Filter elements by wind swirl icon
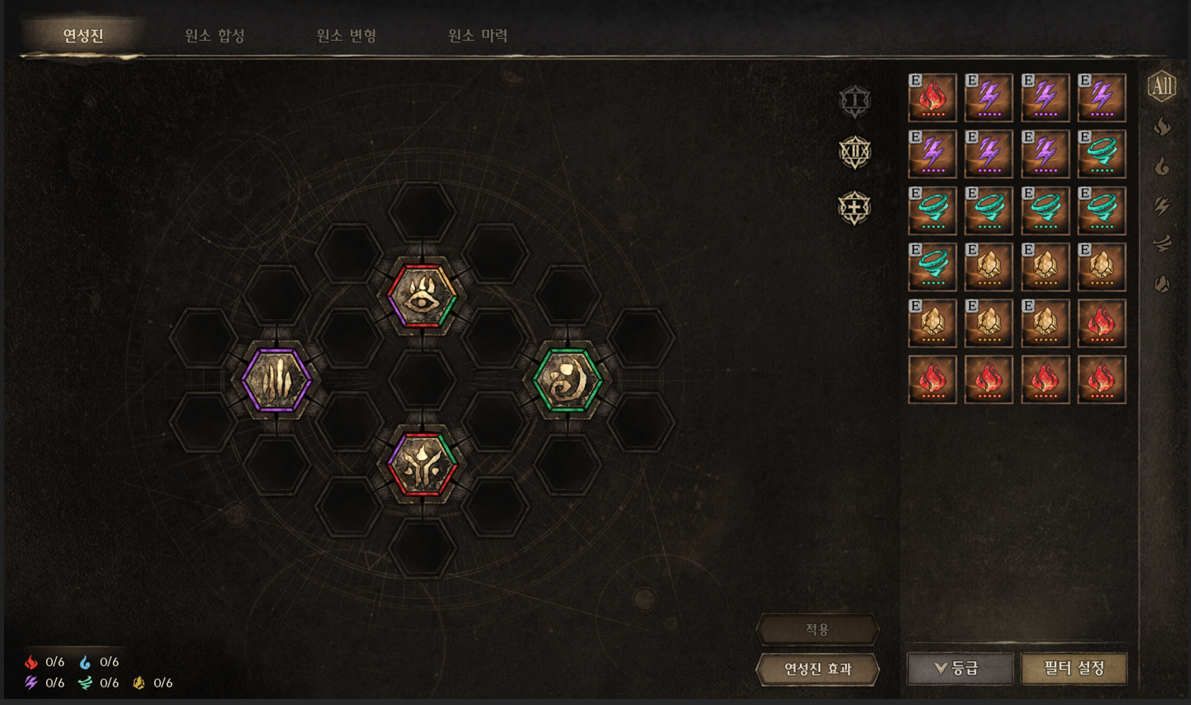Image resolution: width=1191 pixels, height=705 pixels. [1162, 244]
